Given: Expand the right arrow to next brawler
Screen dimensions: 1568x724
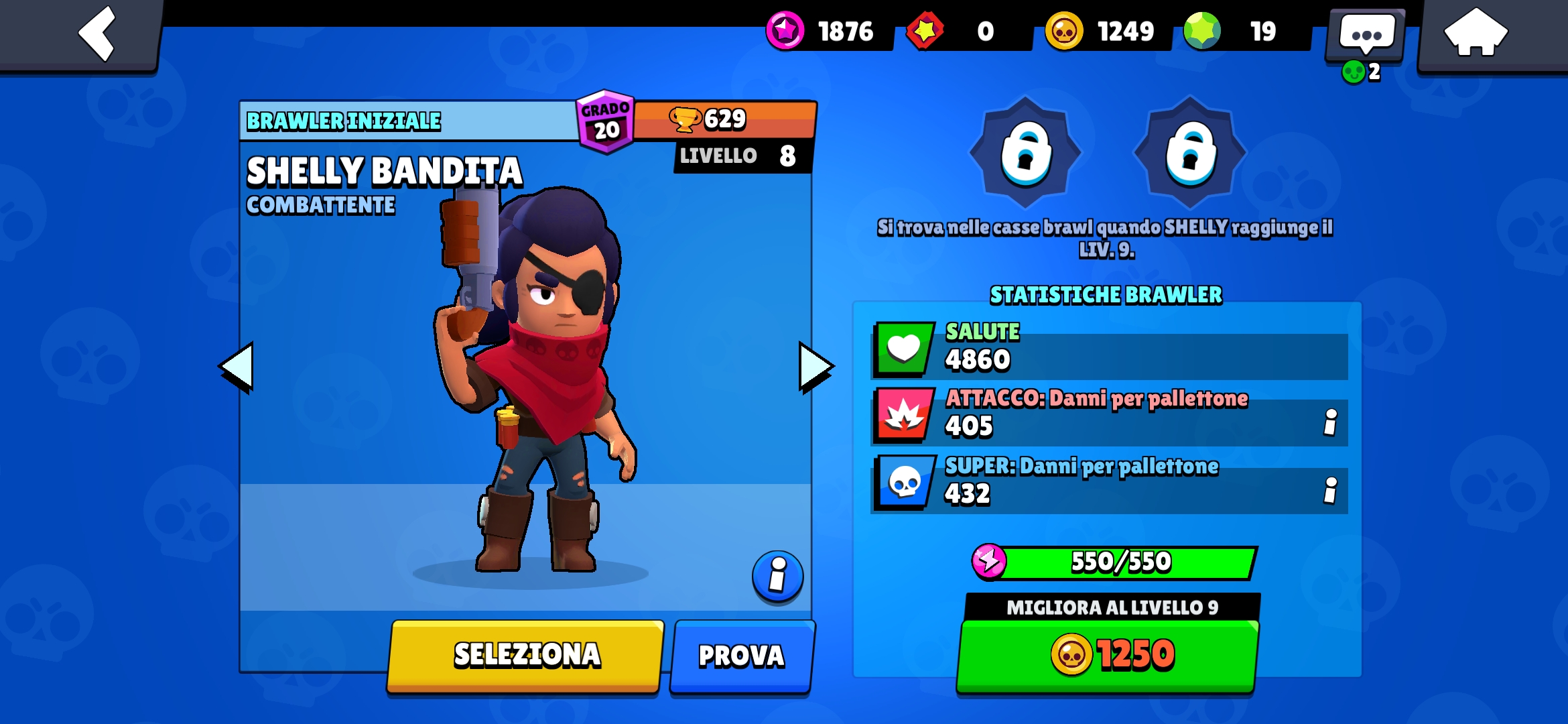Looking at the screenshot, I should pyautogui.click(x=812, y=365).
